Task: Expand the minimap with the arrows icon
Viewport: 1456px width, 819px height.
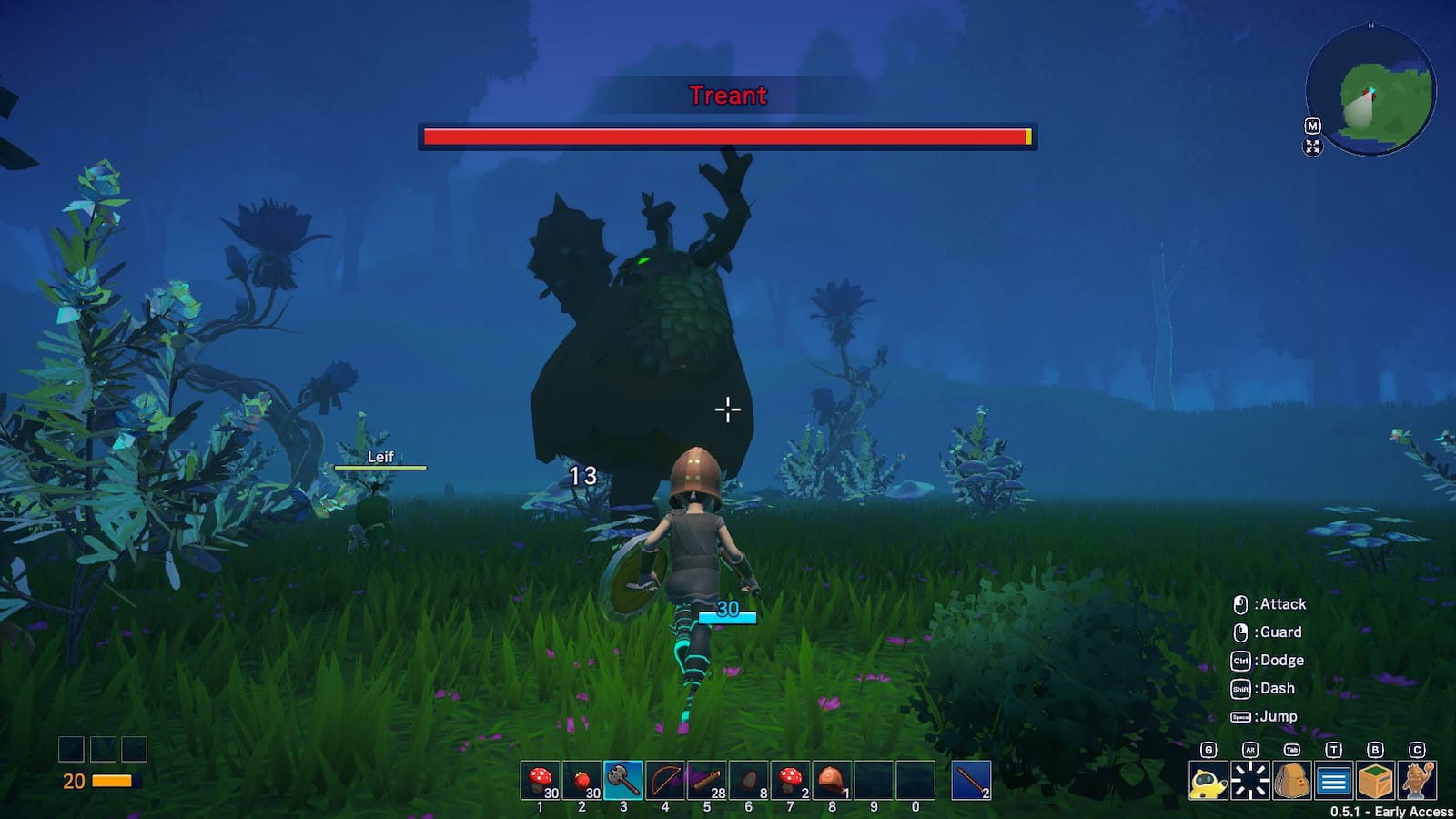Action: click(1311, 147)
